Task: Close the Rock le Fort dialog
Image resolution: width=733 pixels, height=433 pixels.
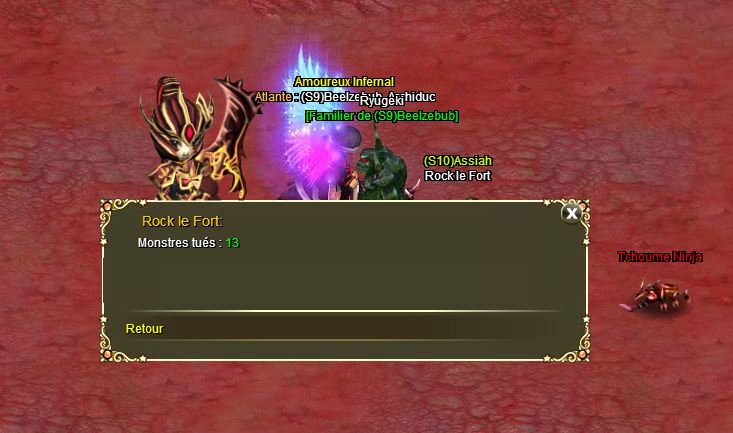Action: pyautogui.click(x=571, y=213)
